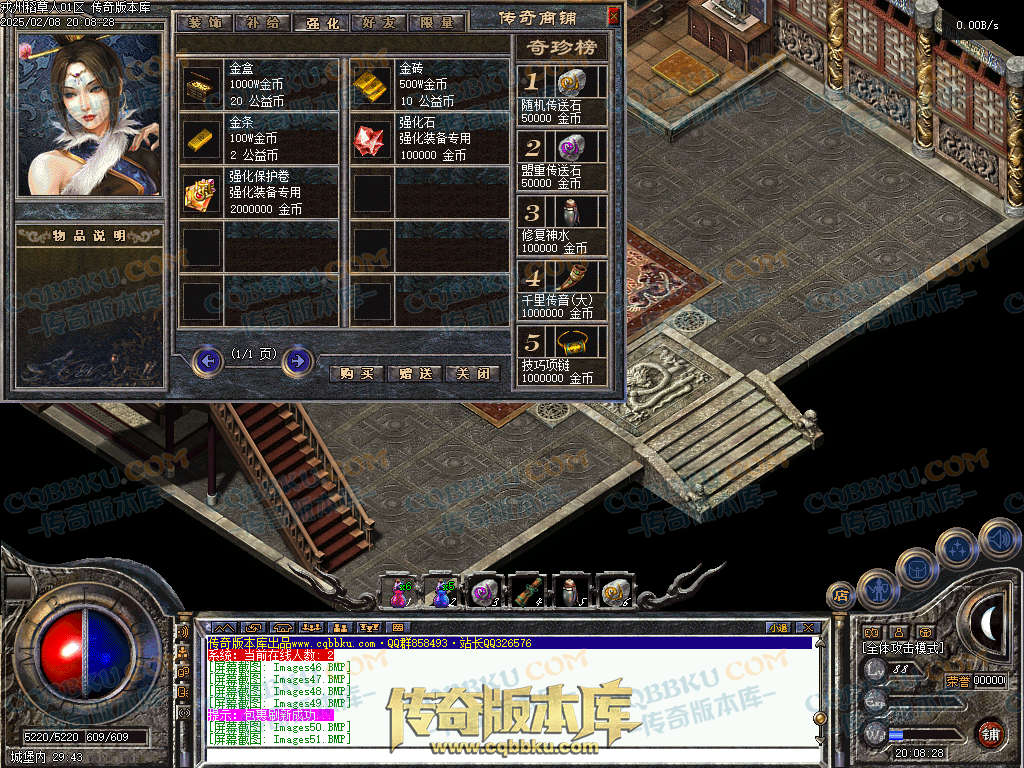Viewport: 1024px width, 768px height.
Task: Click the 购买 buy button
Action: (356, 373)
